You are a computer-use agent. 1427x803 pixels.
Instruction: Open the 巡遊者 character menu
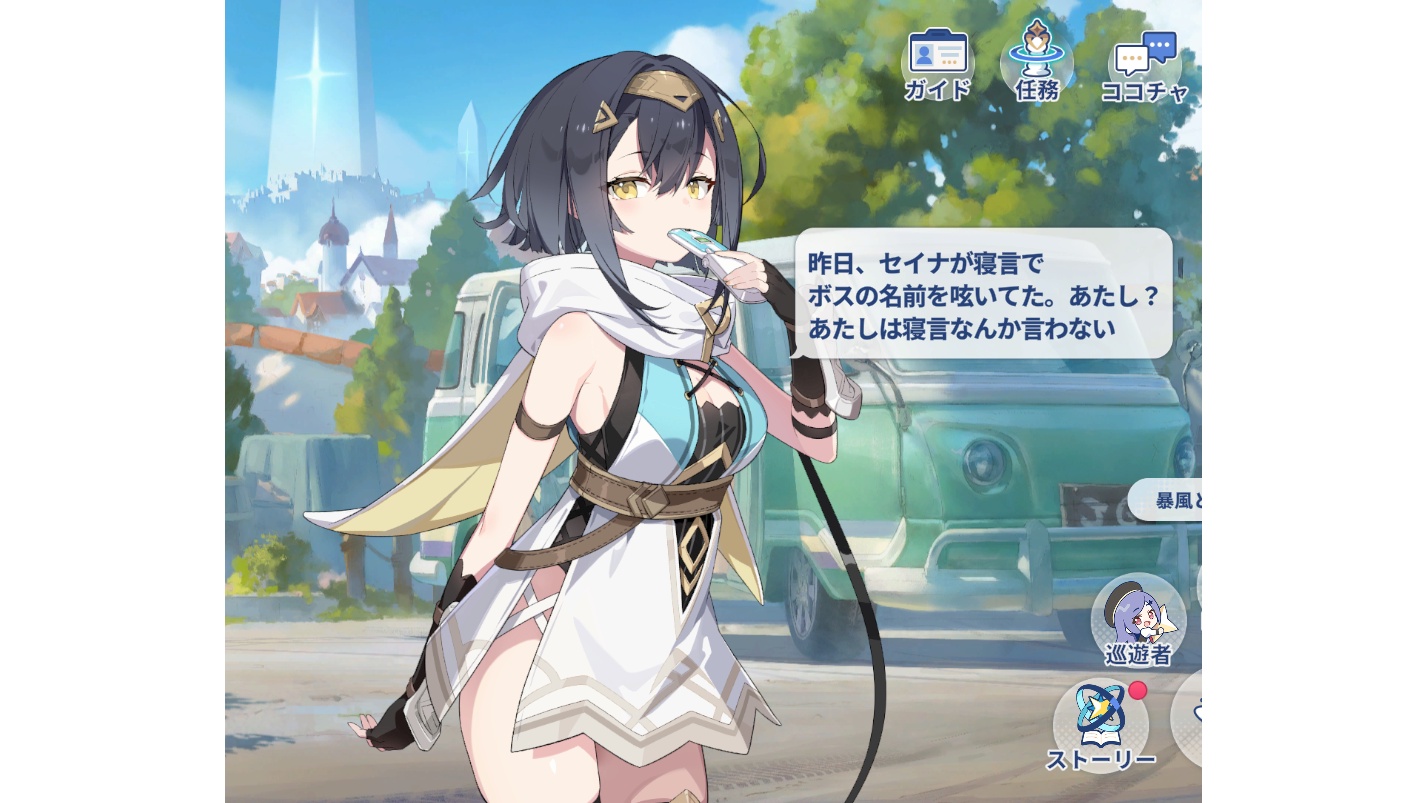(1138, 620)
